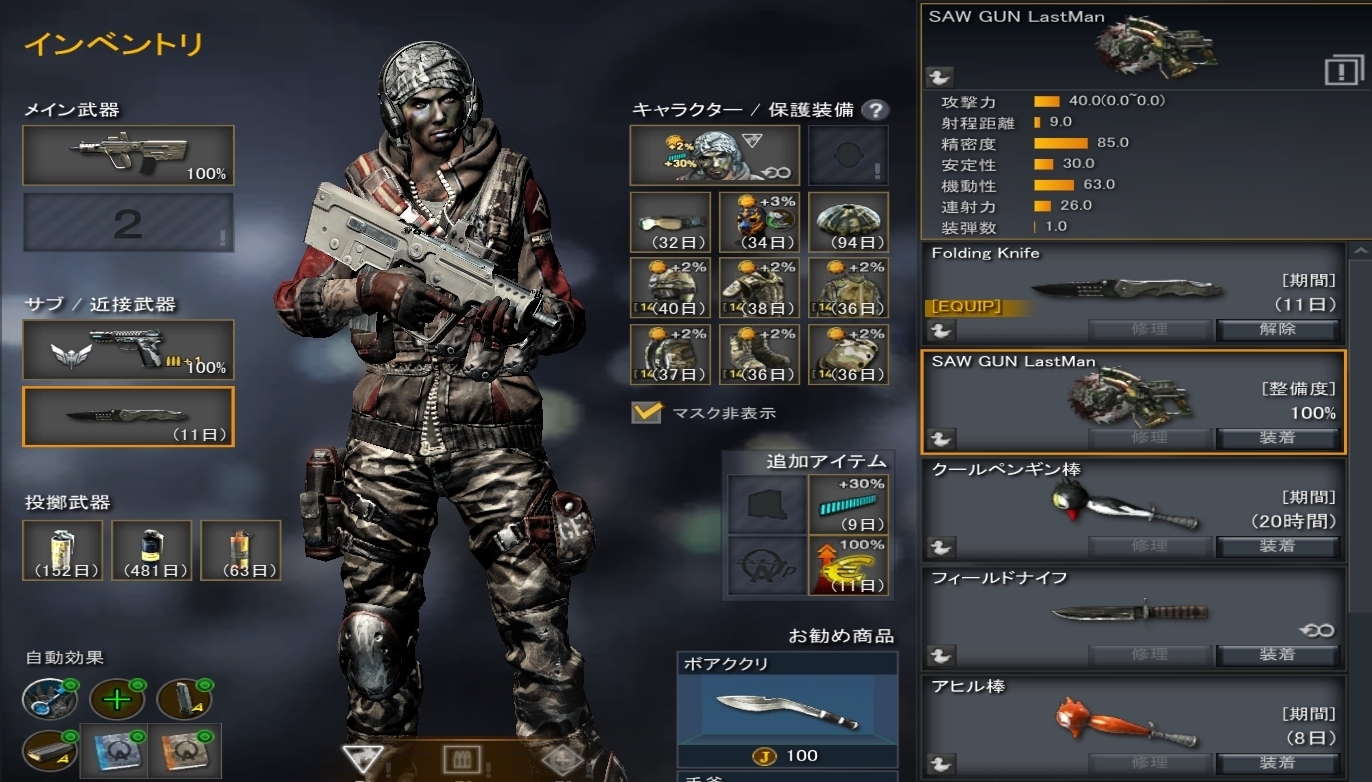Select the sub weapon pistol slot
Screen dimensions: 1372x782
[x=128, y=350]
